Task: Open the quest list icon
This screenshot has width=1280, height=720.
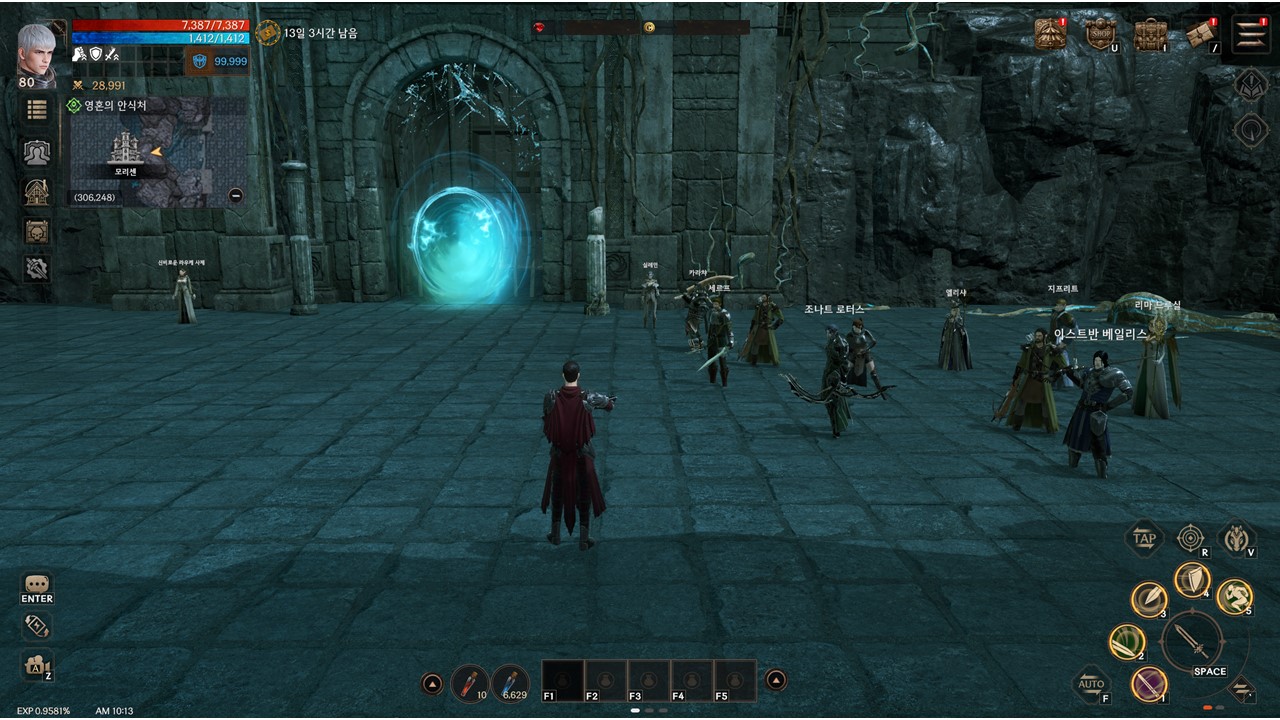Action: pyautogui.click(x=37, y=110)
